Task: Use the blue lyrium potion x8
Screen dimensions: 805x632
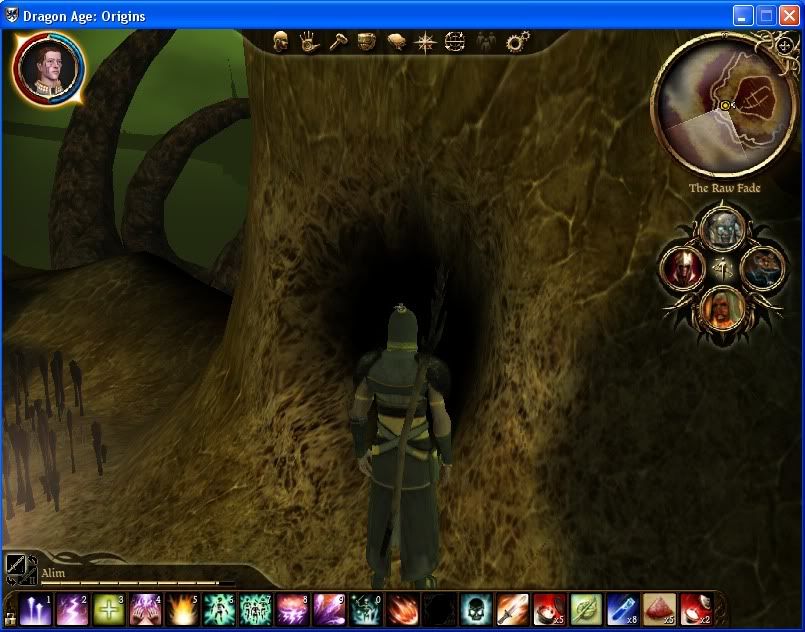Action: (622, 609)
